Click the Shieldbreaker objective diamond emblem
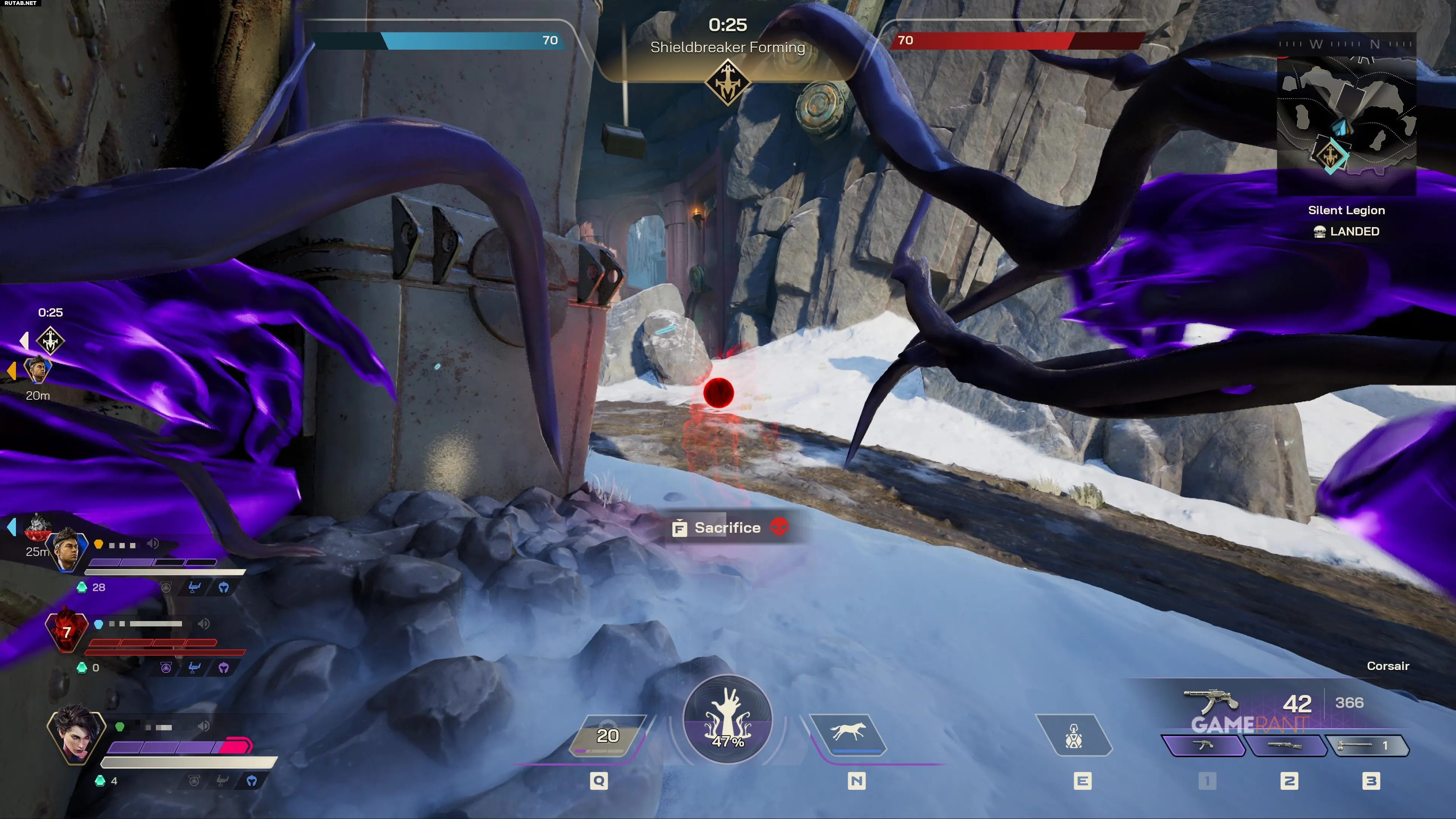Viewport: 1456px width, 819px height. click(728, 83)
